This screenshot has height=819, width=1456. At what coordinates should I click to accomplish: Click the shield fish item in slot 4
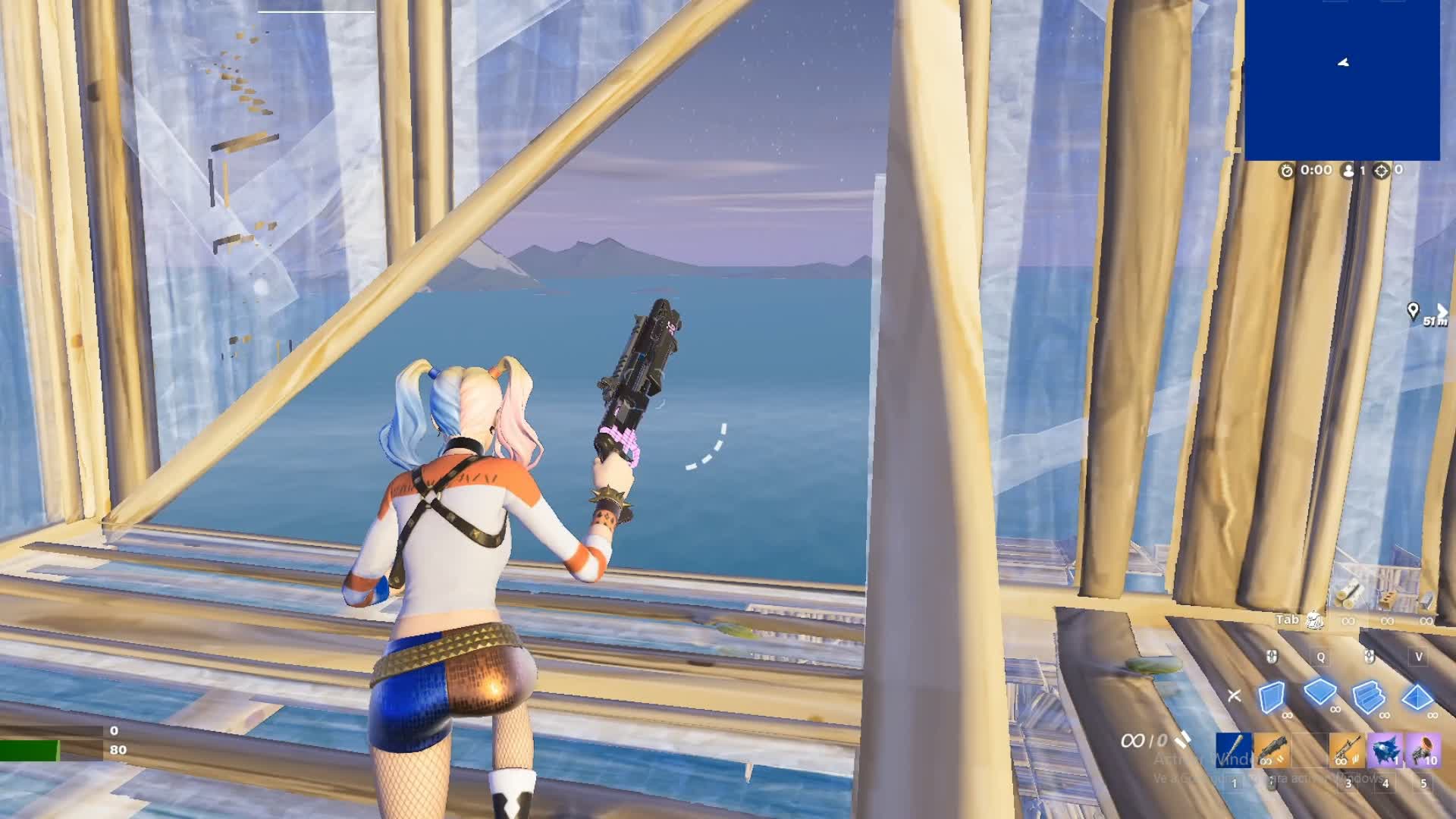[1384, 751]
